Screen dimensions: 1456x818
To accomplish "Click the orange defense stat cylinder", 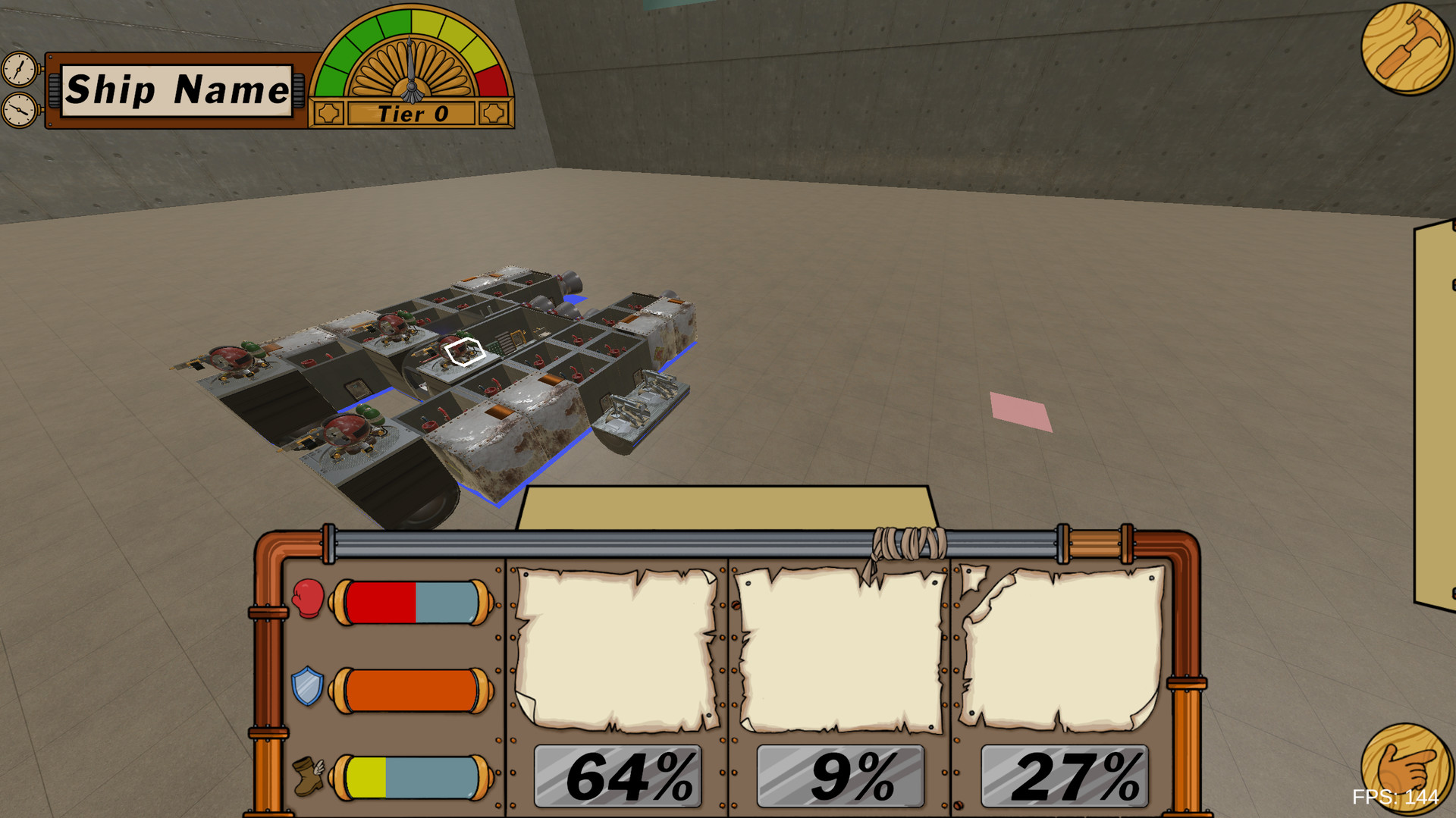I will [x=412, y=690].
